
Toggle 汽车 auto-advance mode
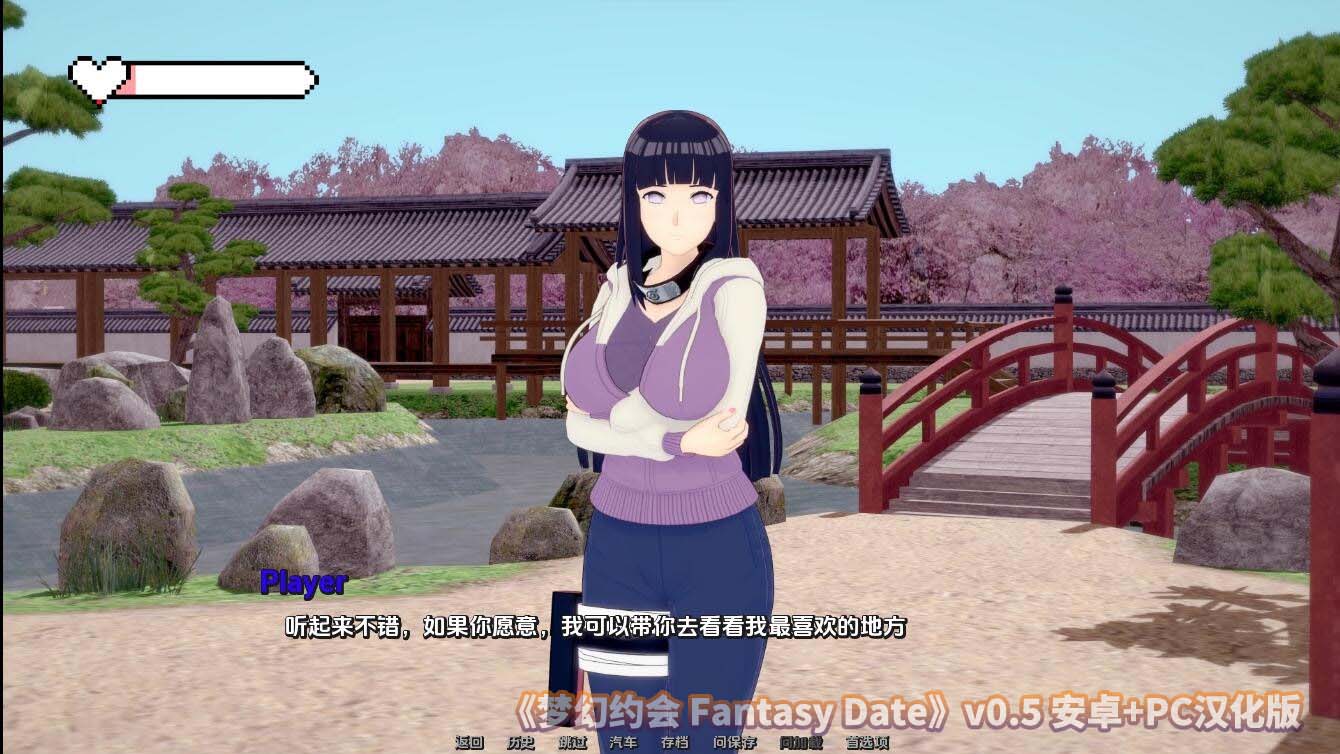point(624,743)
